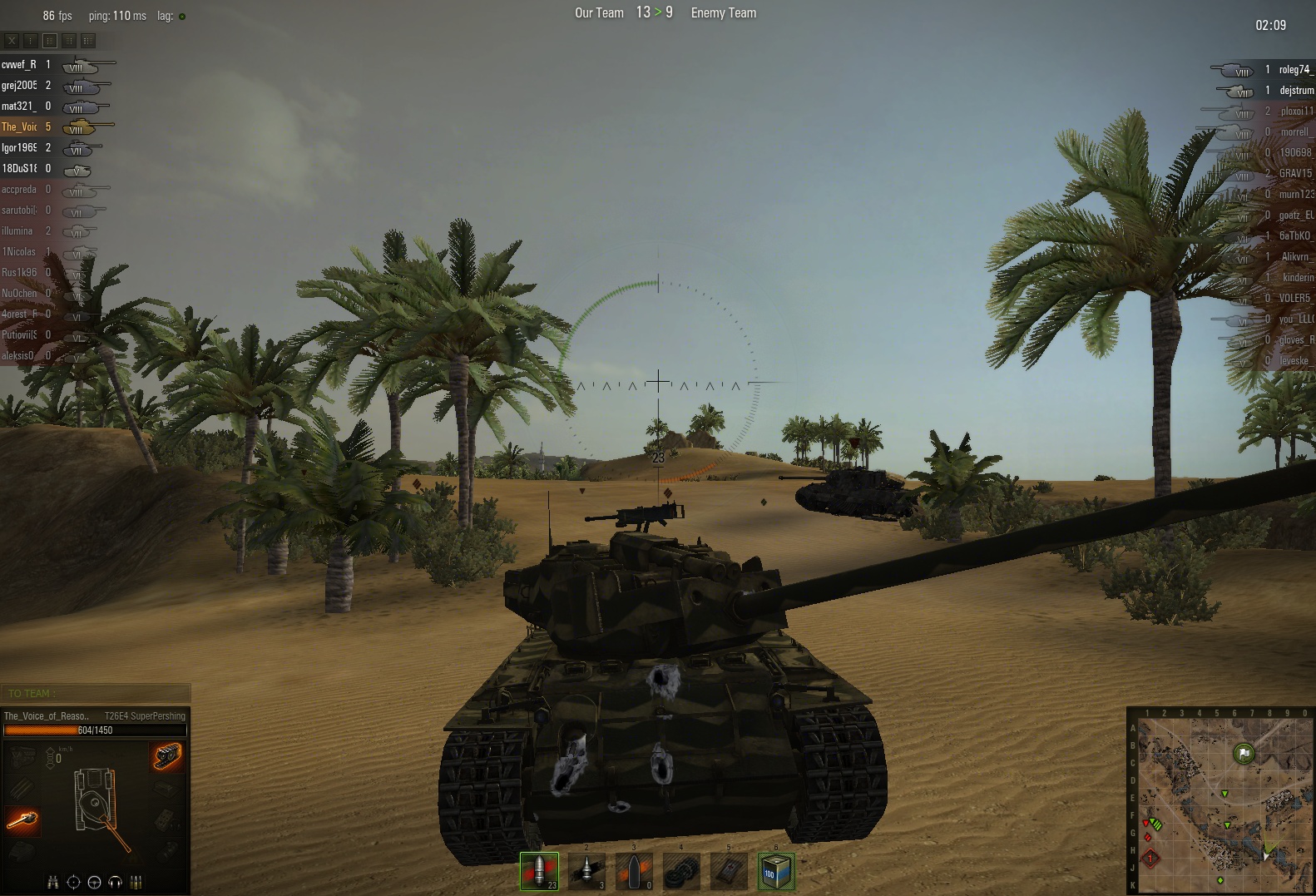The height and width of the screenshot is (896, 1316).
Task: Select the 100-octane gasoline consumable slot
Action: pyautogui.click(x=776, y=871)
